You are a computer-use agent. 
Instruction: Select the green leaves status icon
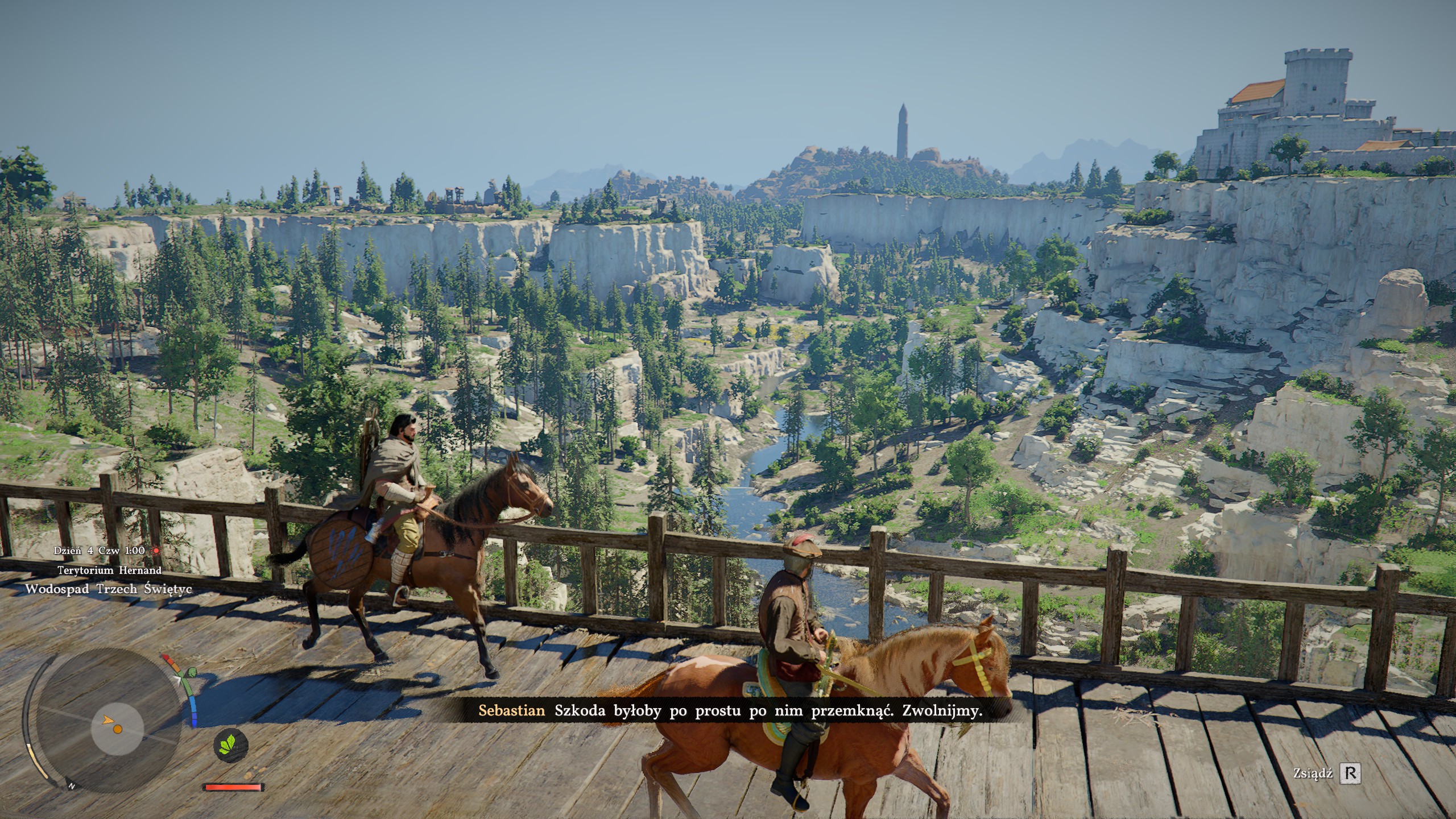point(231,743)
